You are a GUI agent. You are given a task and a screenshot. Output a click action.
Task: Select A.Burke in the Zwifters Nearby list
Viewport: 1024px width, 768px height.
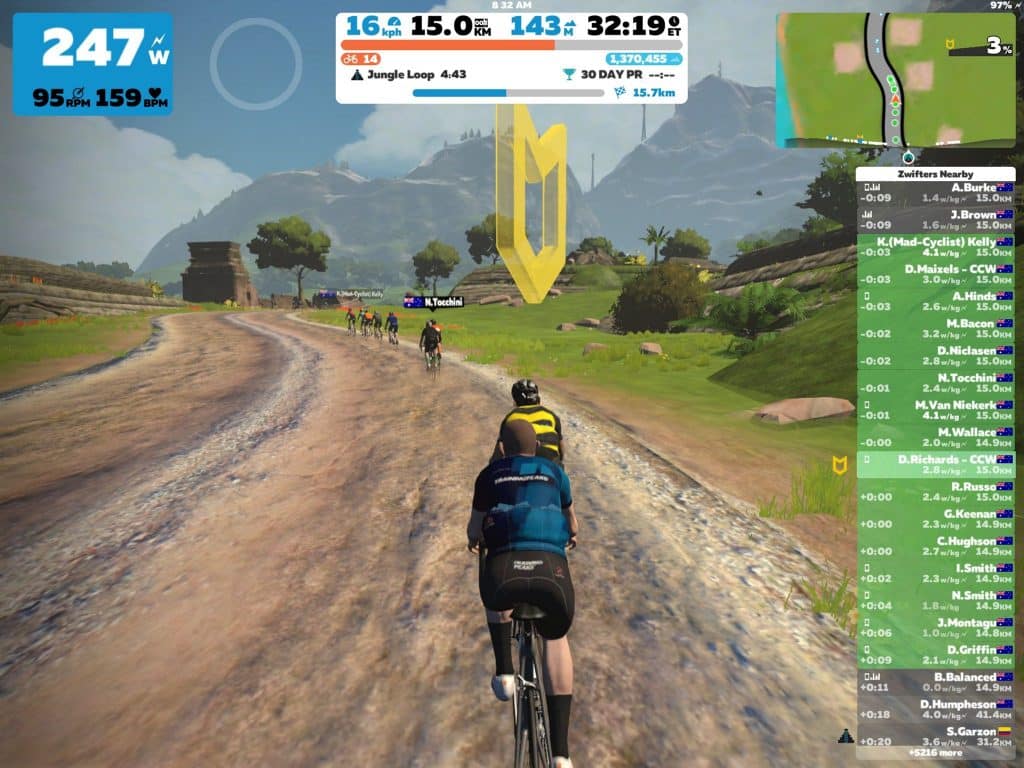pos(936,193)
